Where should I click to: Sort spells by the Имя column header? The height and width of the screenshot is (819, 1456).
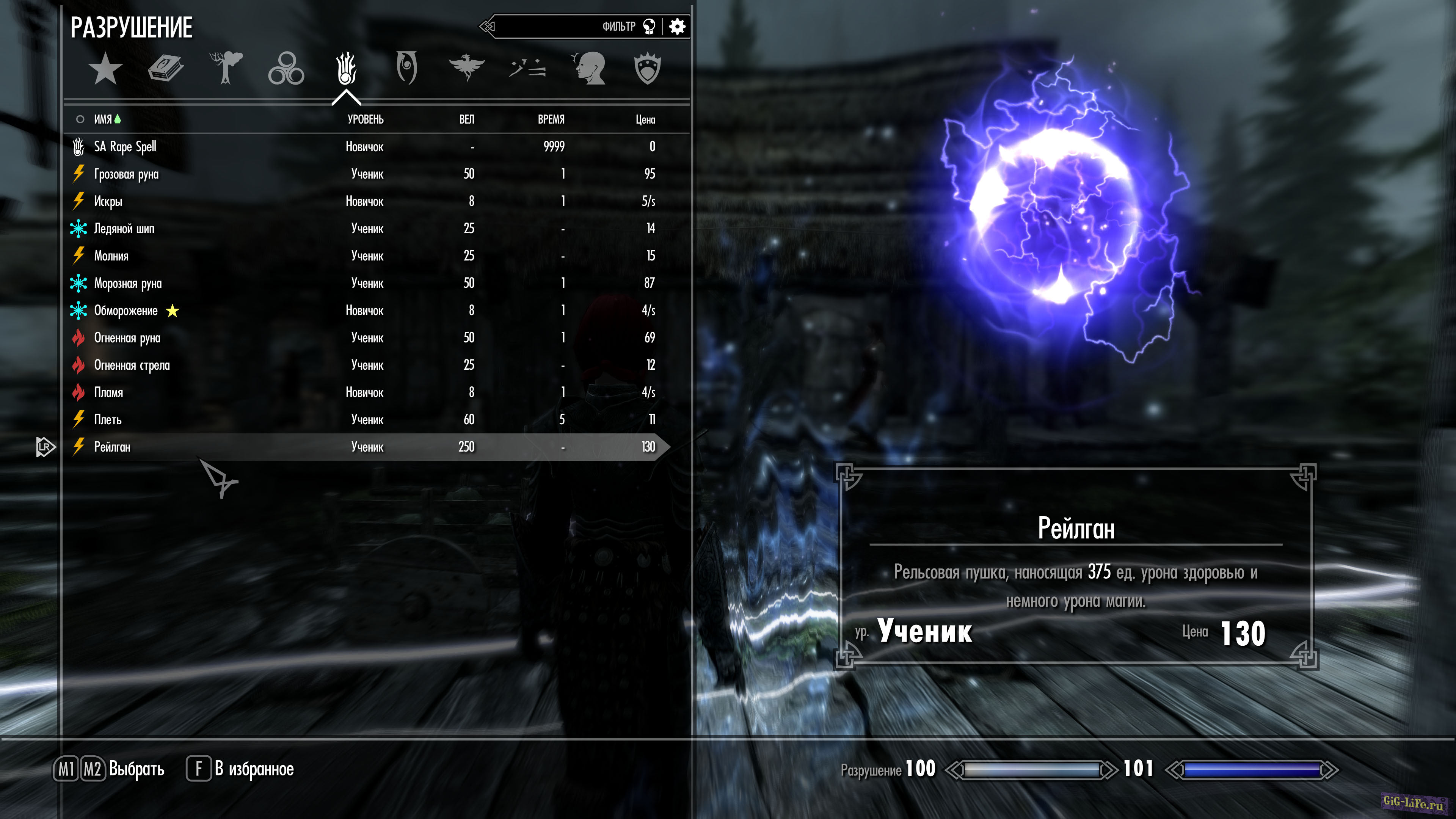click(103, 119)
